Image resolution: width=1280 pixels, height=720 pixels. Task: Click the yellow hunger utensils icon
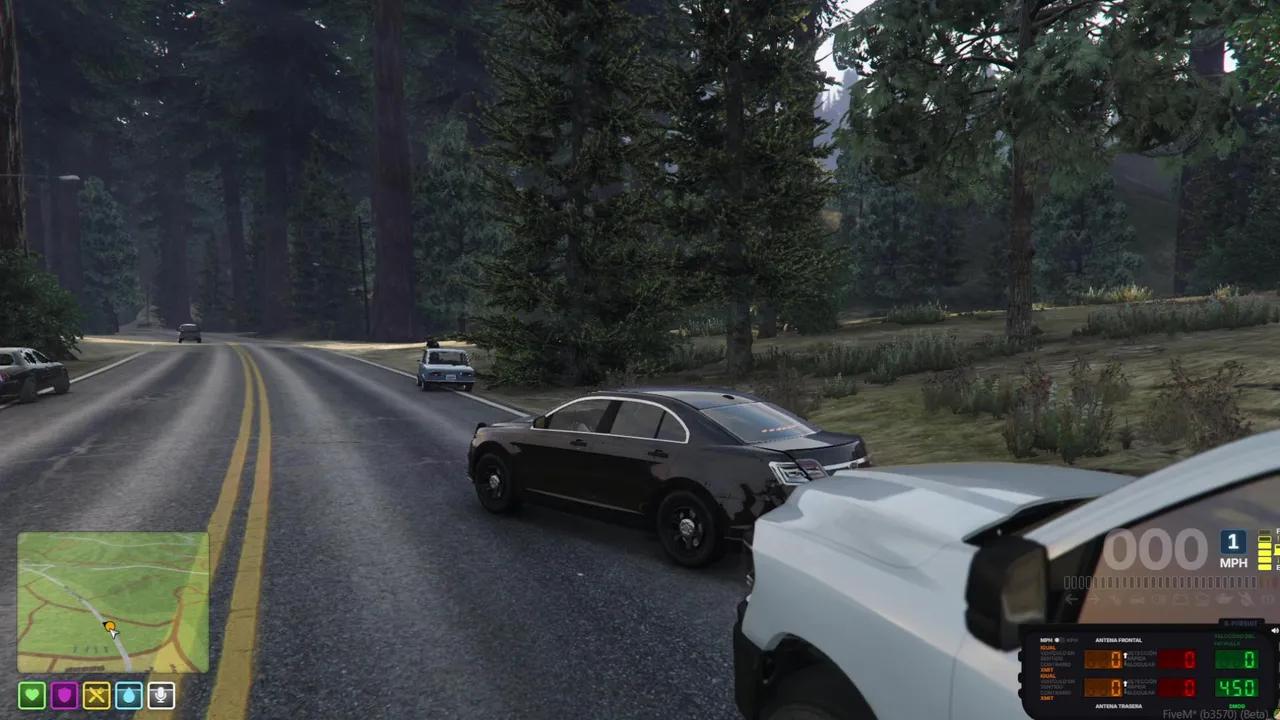(x=96, y=695)
